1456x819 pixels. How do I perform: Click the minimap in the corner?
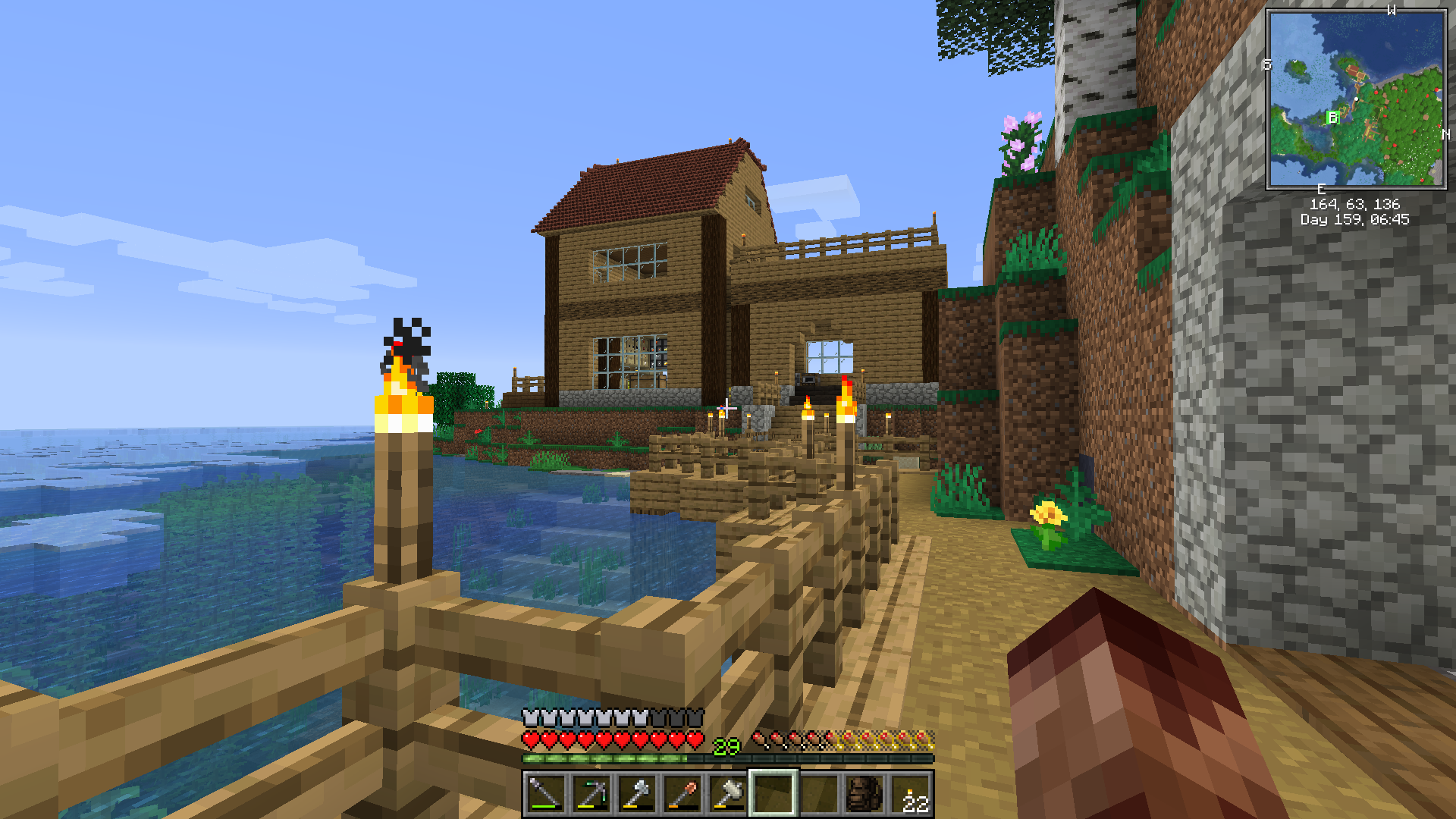pyautogui.click(x=1356, y=99)
